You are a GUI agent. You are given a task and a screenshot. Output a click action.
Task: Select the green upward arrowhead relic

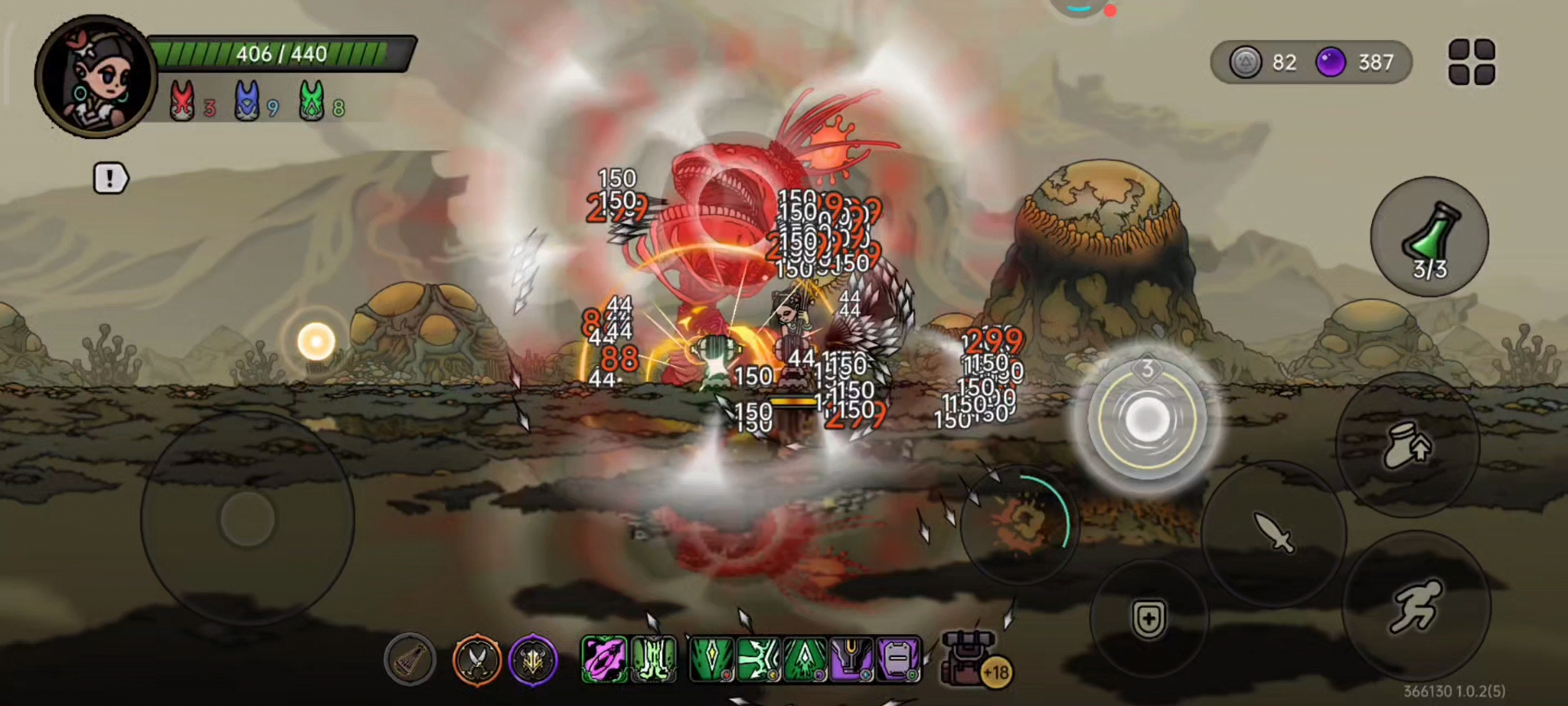click(804, 659)
